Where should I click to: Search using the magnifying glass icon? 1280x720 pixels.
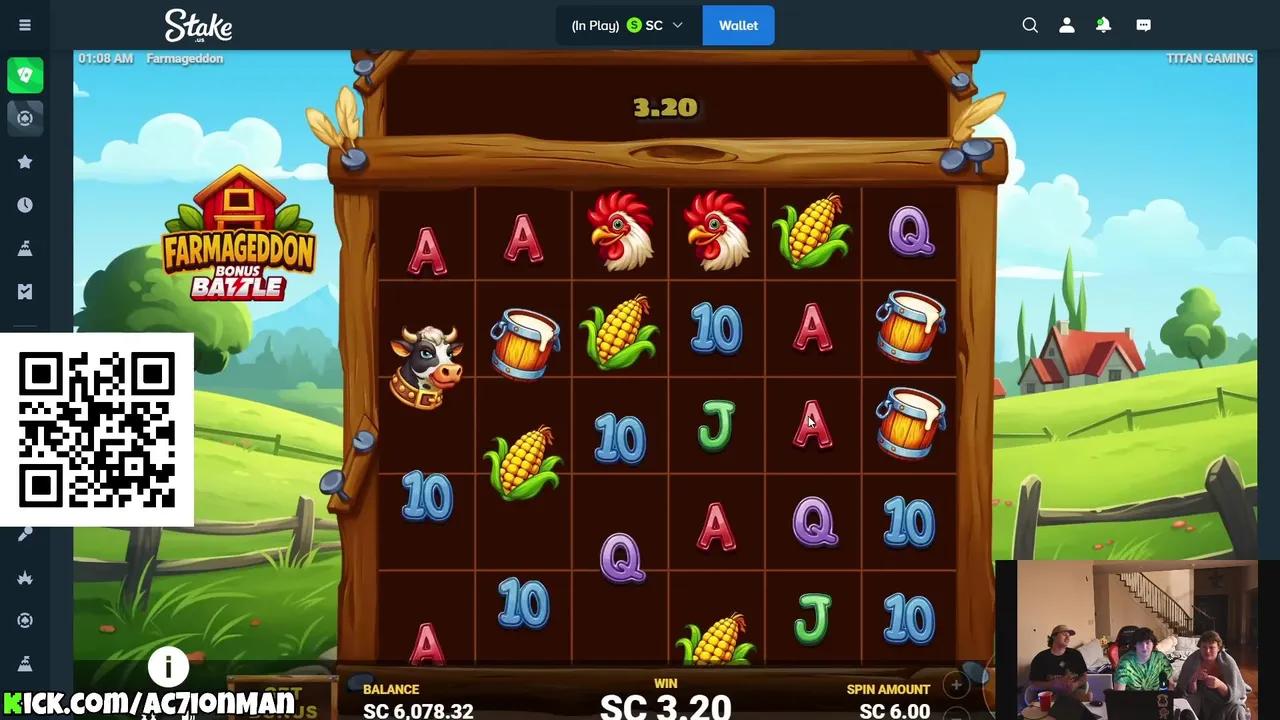click(1030, 25)
